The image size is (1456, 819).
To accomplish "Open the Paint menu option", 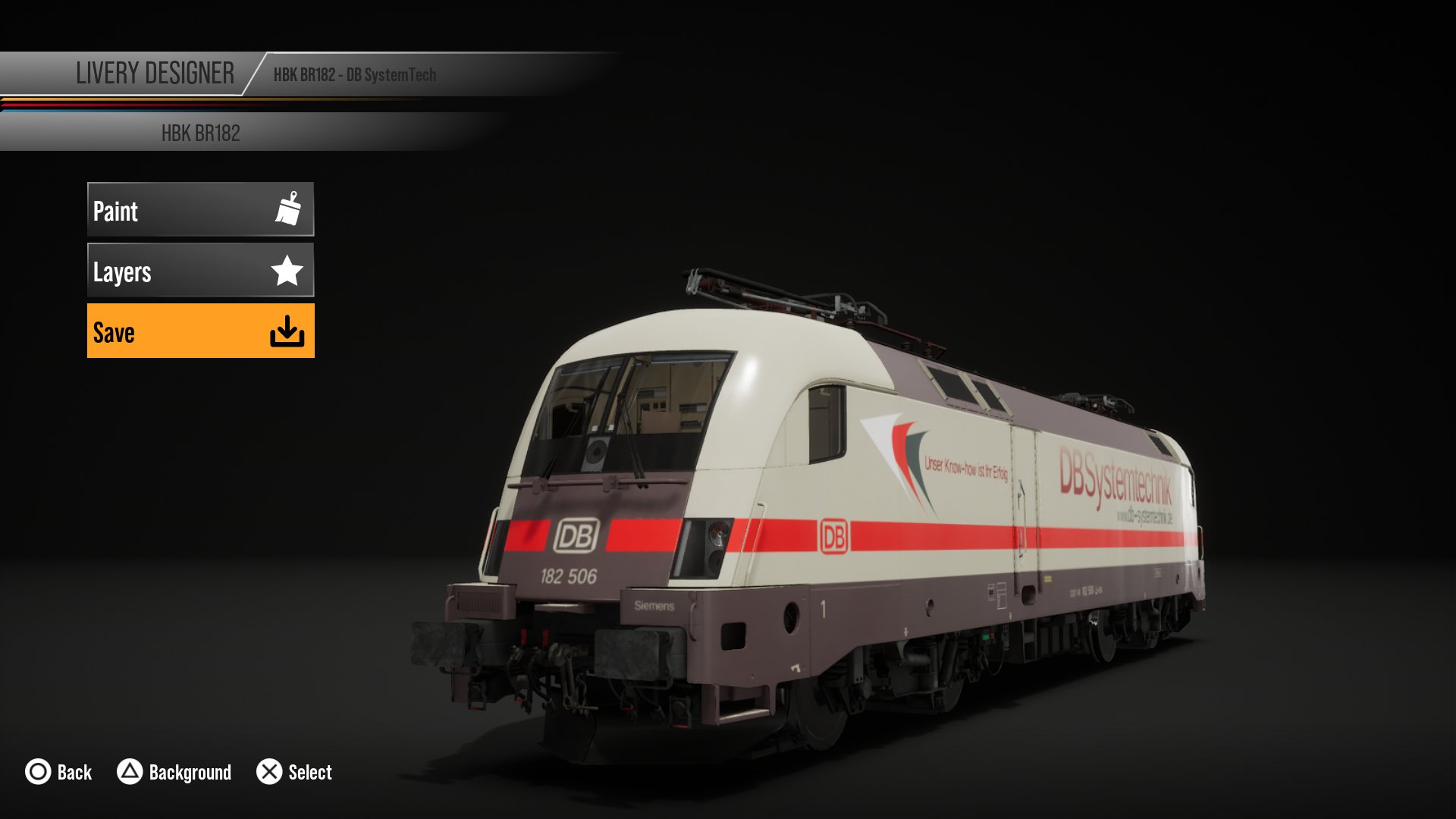I will [x=200, y=209].
